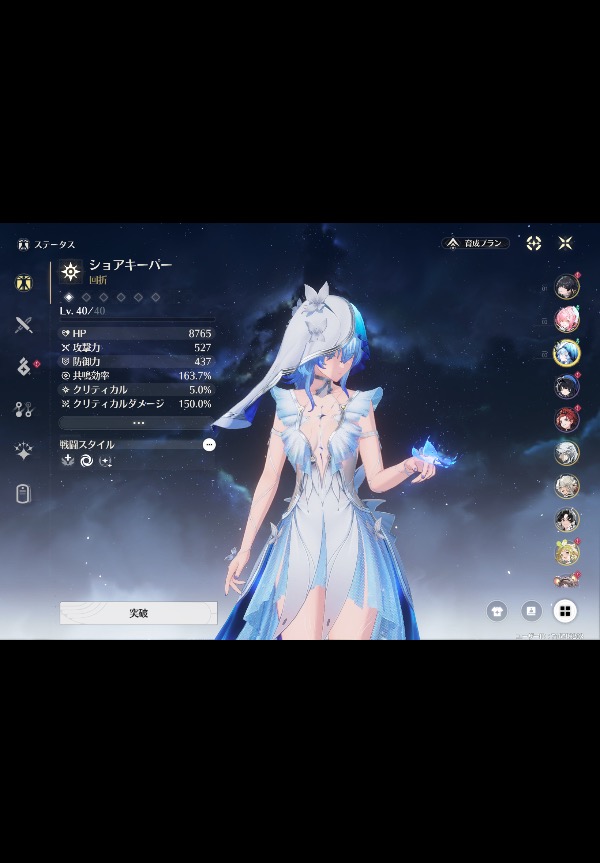Open the outfit shirt icon button
Viewport: 600px width, 863px height.
pyautogui.click(x=497, y=610)
